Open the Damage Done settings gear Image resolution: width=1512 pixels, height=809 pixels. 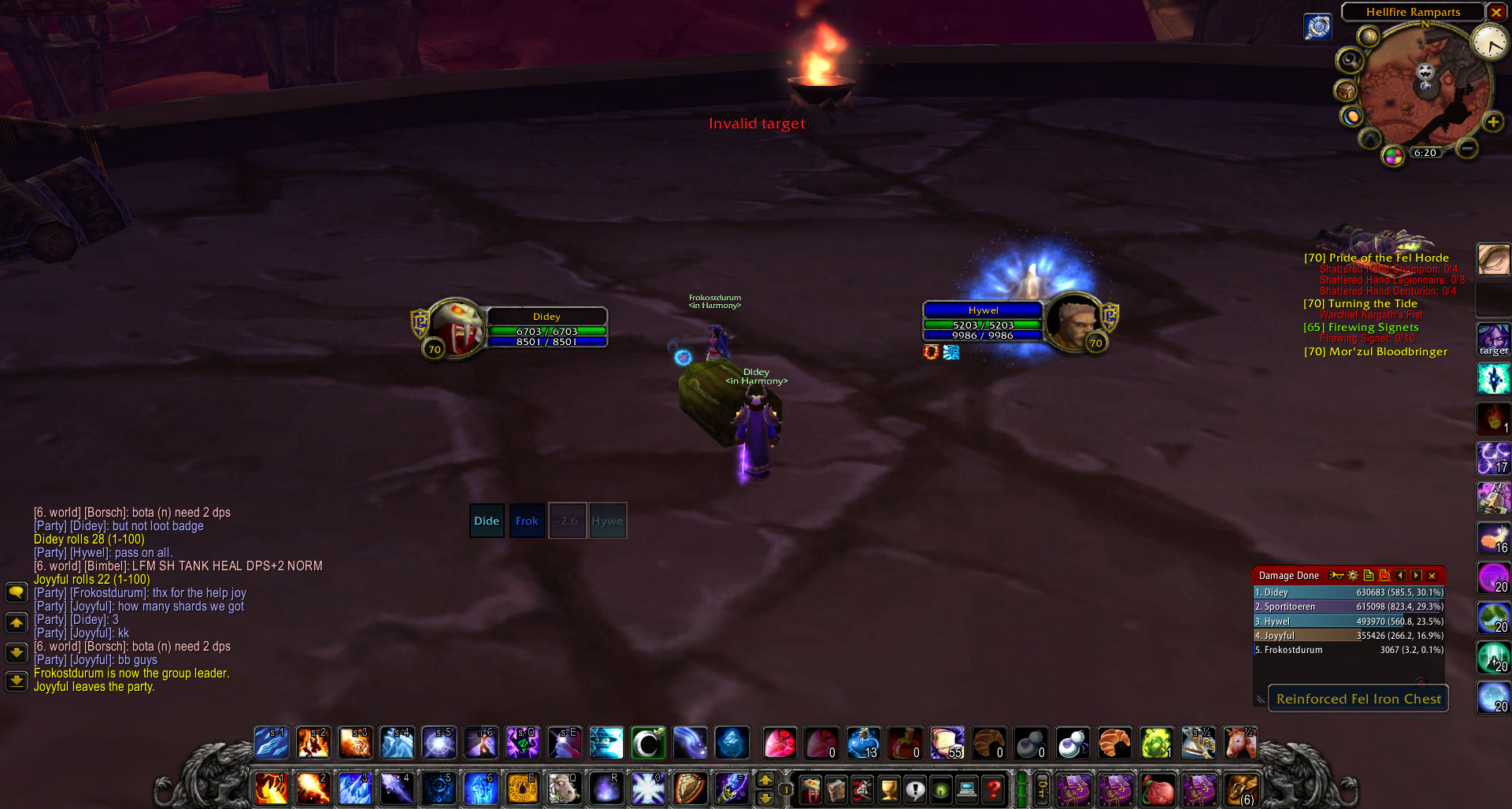(x=1353, y=576)
